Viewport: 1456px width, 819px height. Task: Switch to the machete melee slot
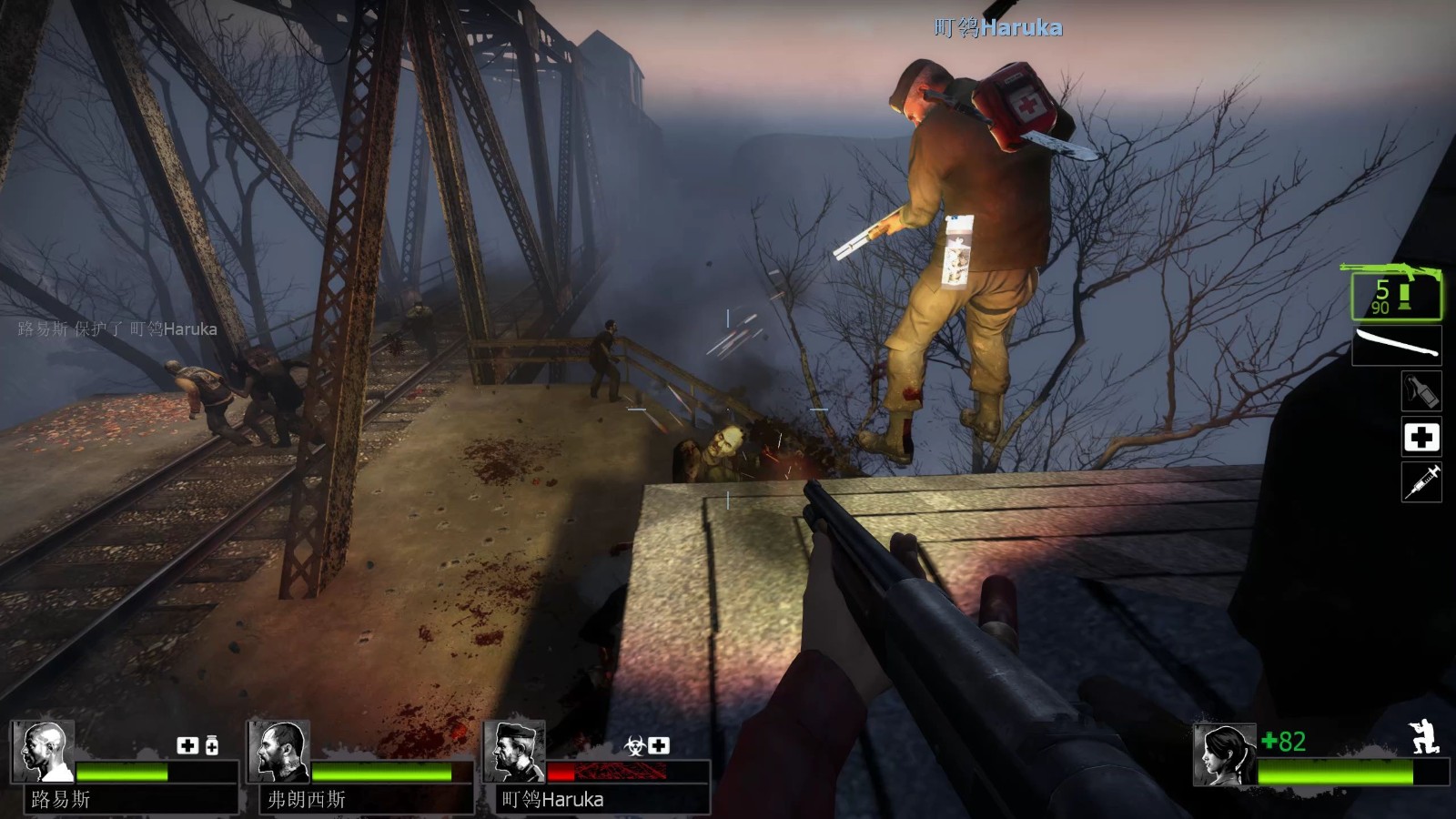(1397, 346)
